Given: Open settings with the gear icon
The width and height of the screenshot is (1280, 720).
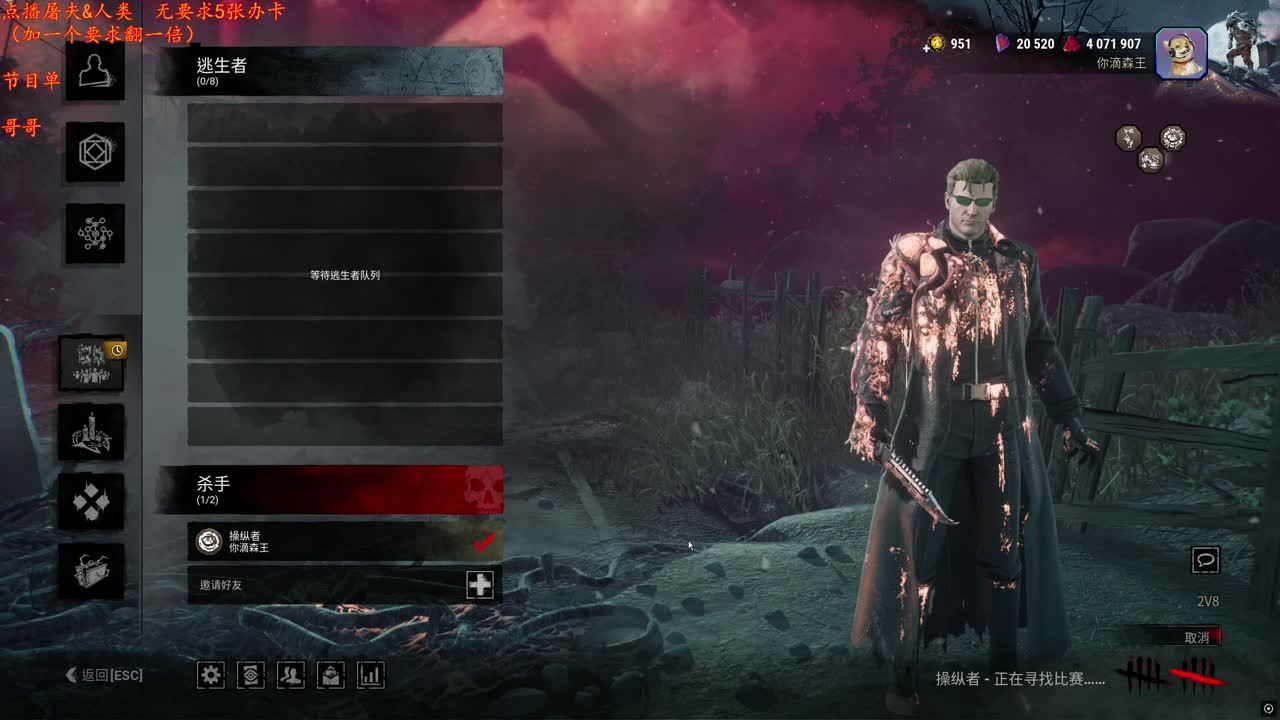Looking at the screenshot, I should click(x=211, y=675).
